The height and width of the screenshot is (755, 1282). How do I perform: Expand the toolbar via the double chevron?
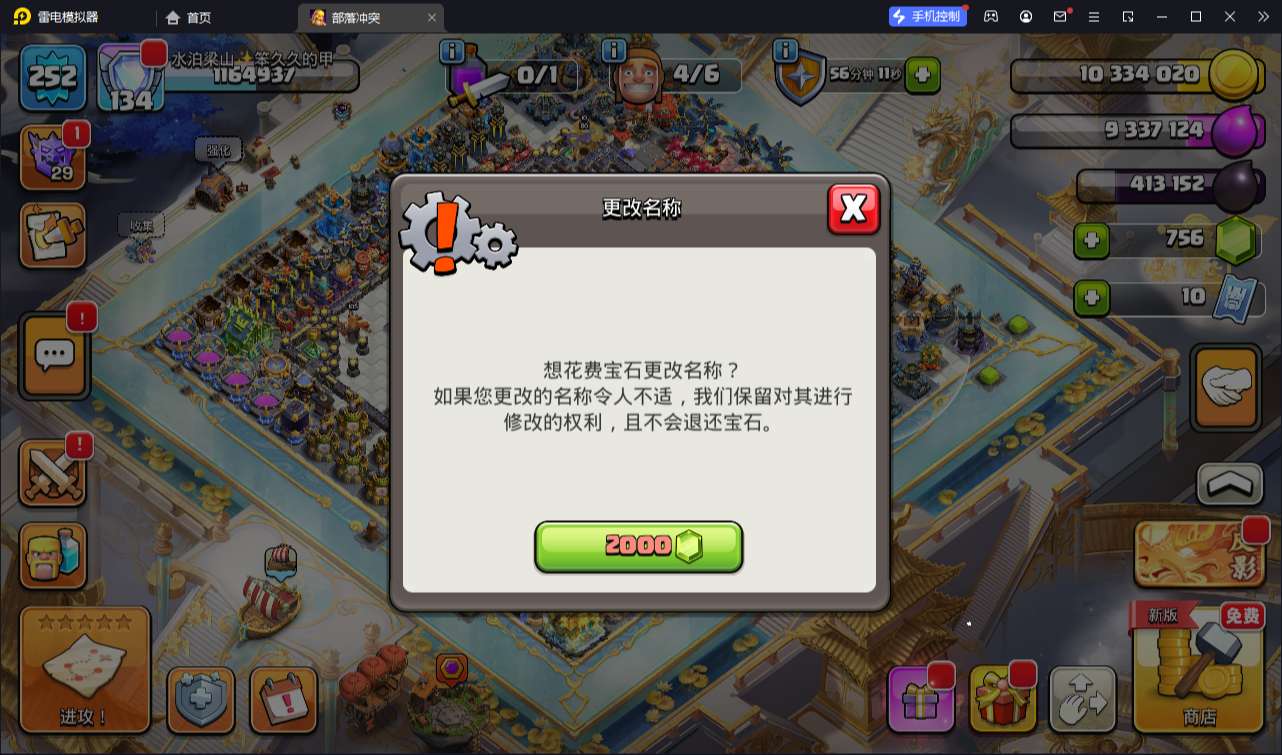click(x=1262, y=16)
